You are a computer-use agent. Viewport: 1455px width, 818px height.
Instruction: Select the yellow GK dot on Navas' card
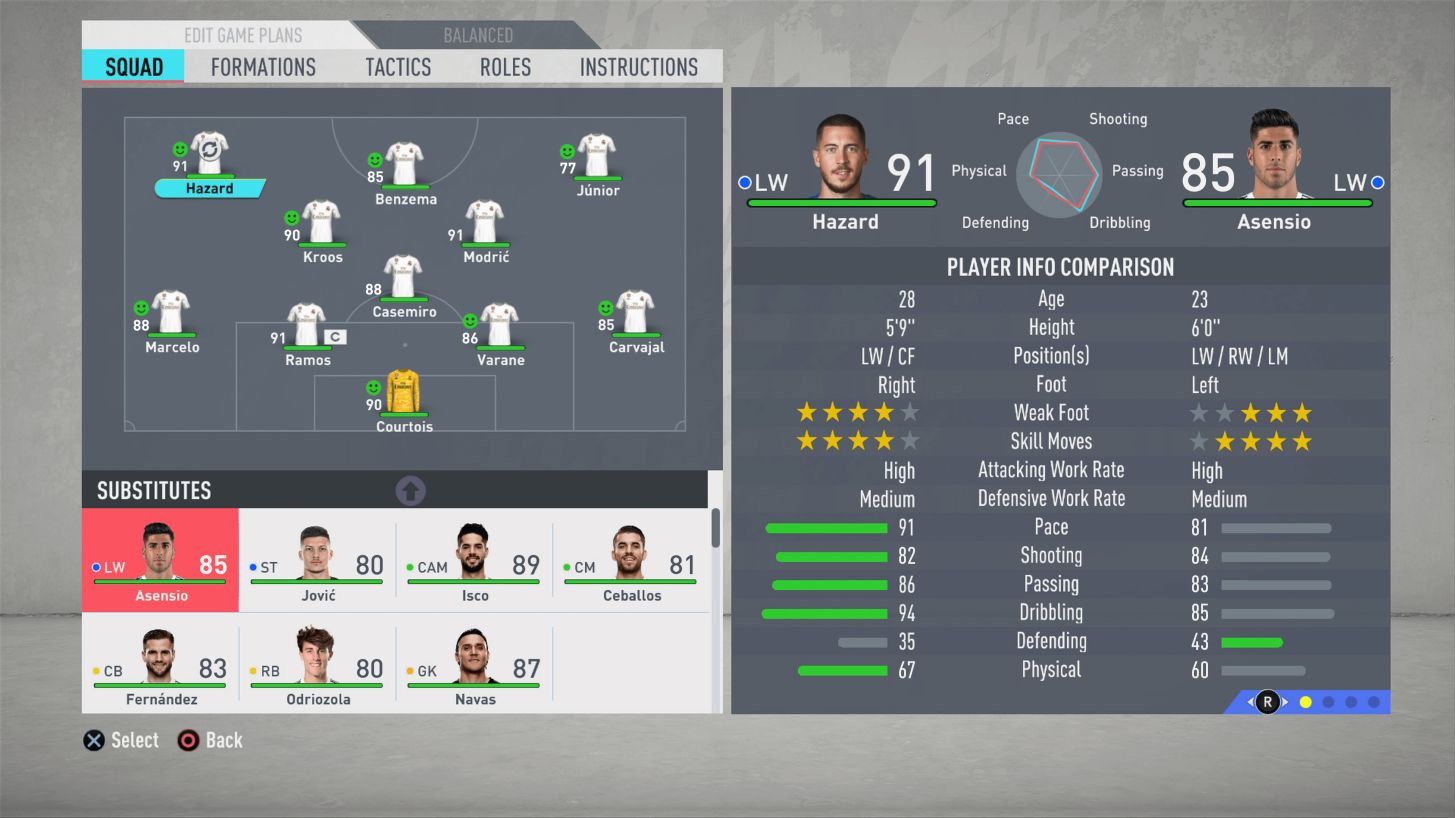(x=408, y=672)
